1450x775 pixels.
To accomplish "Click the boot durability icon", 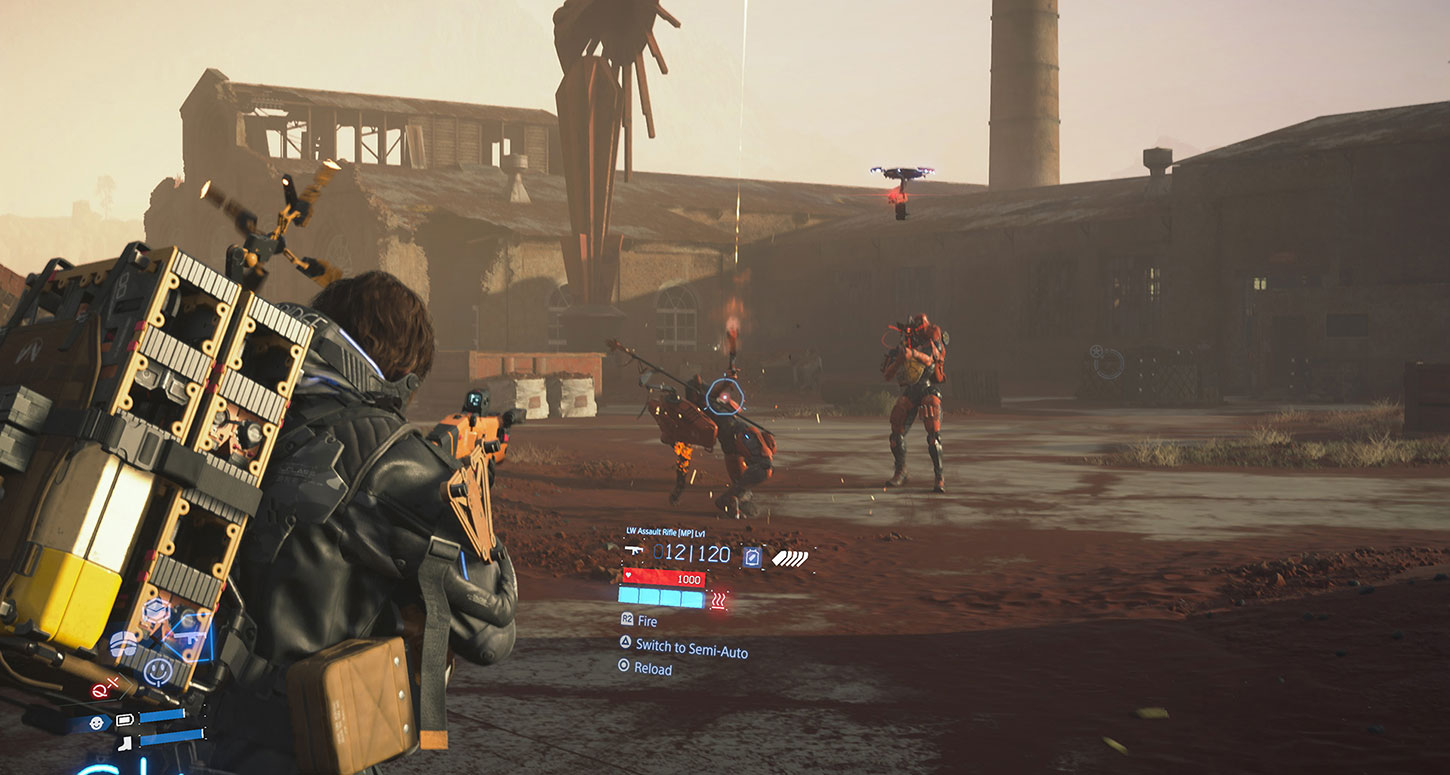I will [125, 743].
